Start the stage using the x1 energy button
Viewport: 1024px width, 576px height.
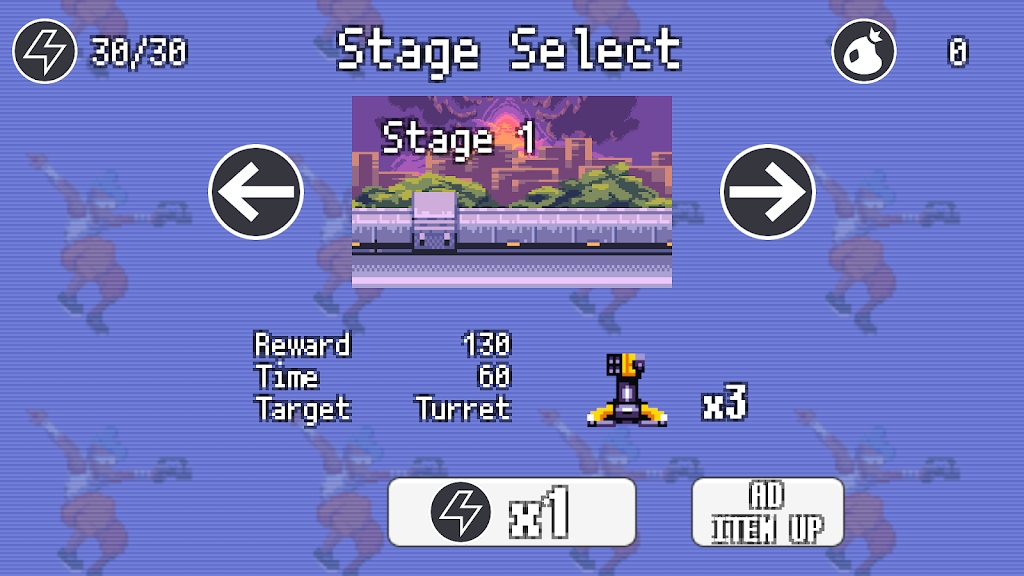click(511, 512)
